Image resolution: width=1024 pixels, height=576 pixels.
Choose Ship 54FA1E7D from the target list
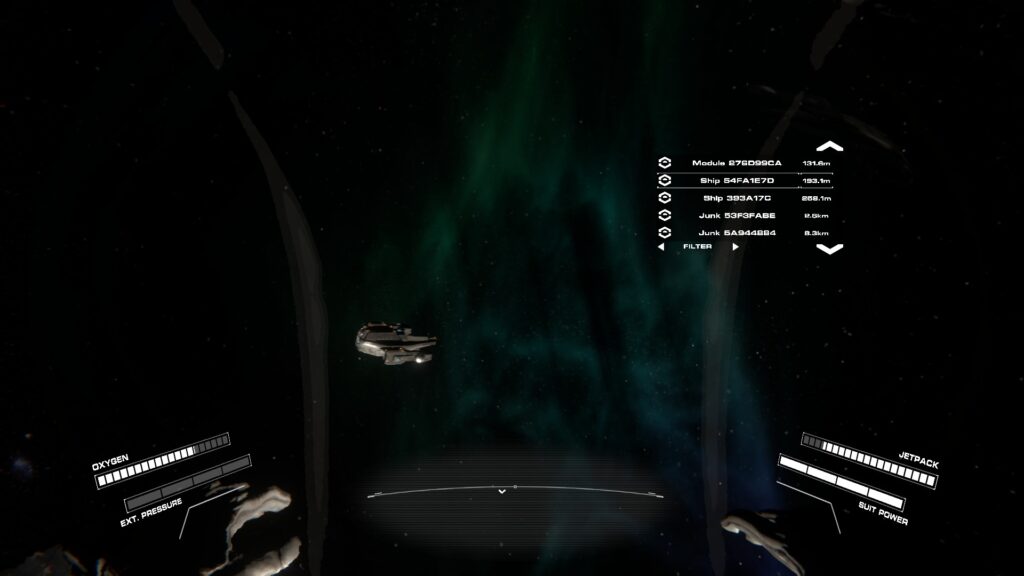click(736, 180)
